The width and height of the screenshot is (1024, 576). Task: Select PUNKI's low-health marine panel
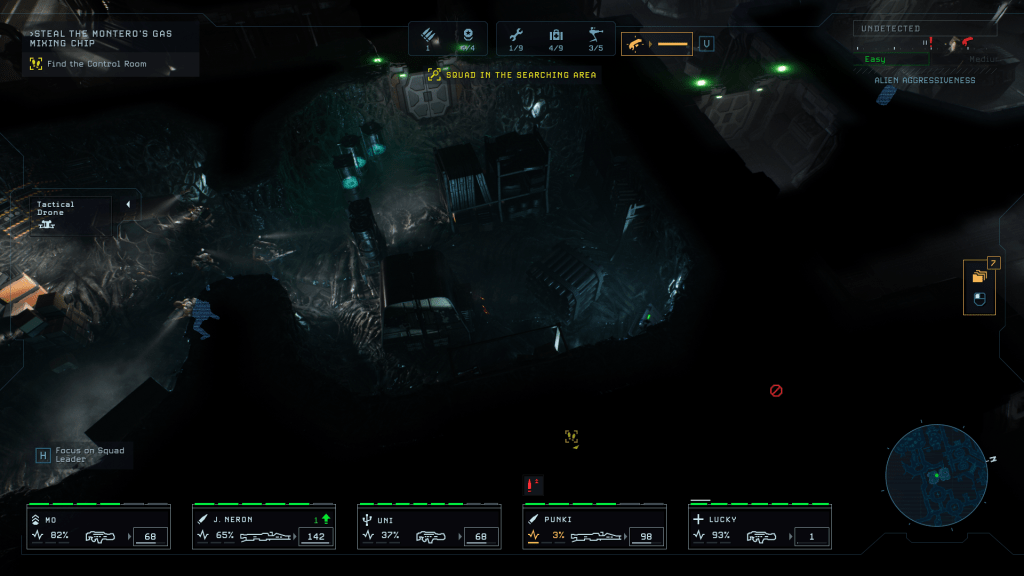(x=593, y=527)
